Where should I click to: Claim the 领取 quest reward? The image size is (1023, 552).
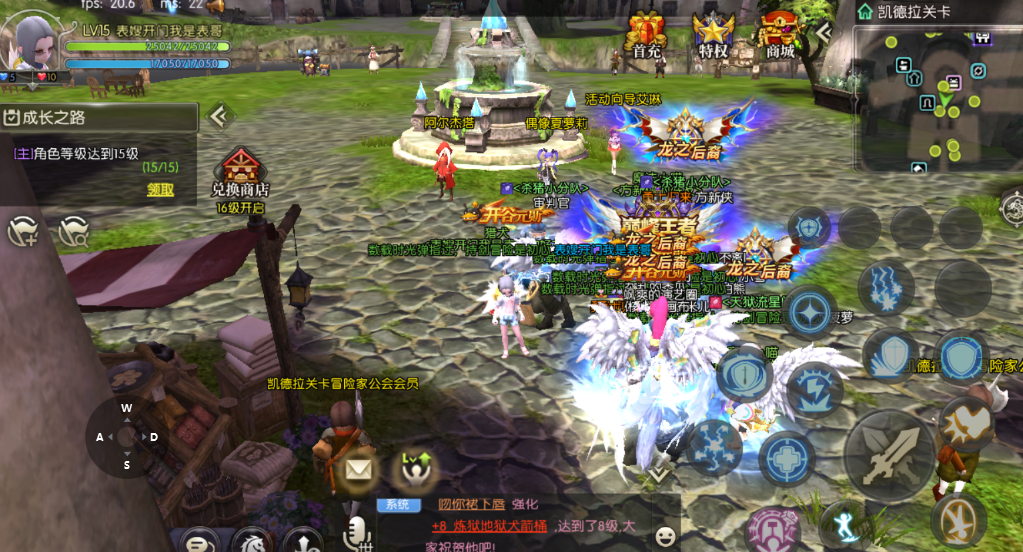coord(160,190)
